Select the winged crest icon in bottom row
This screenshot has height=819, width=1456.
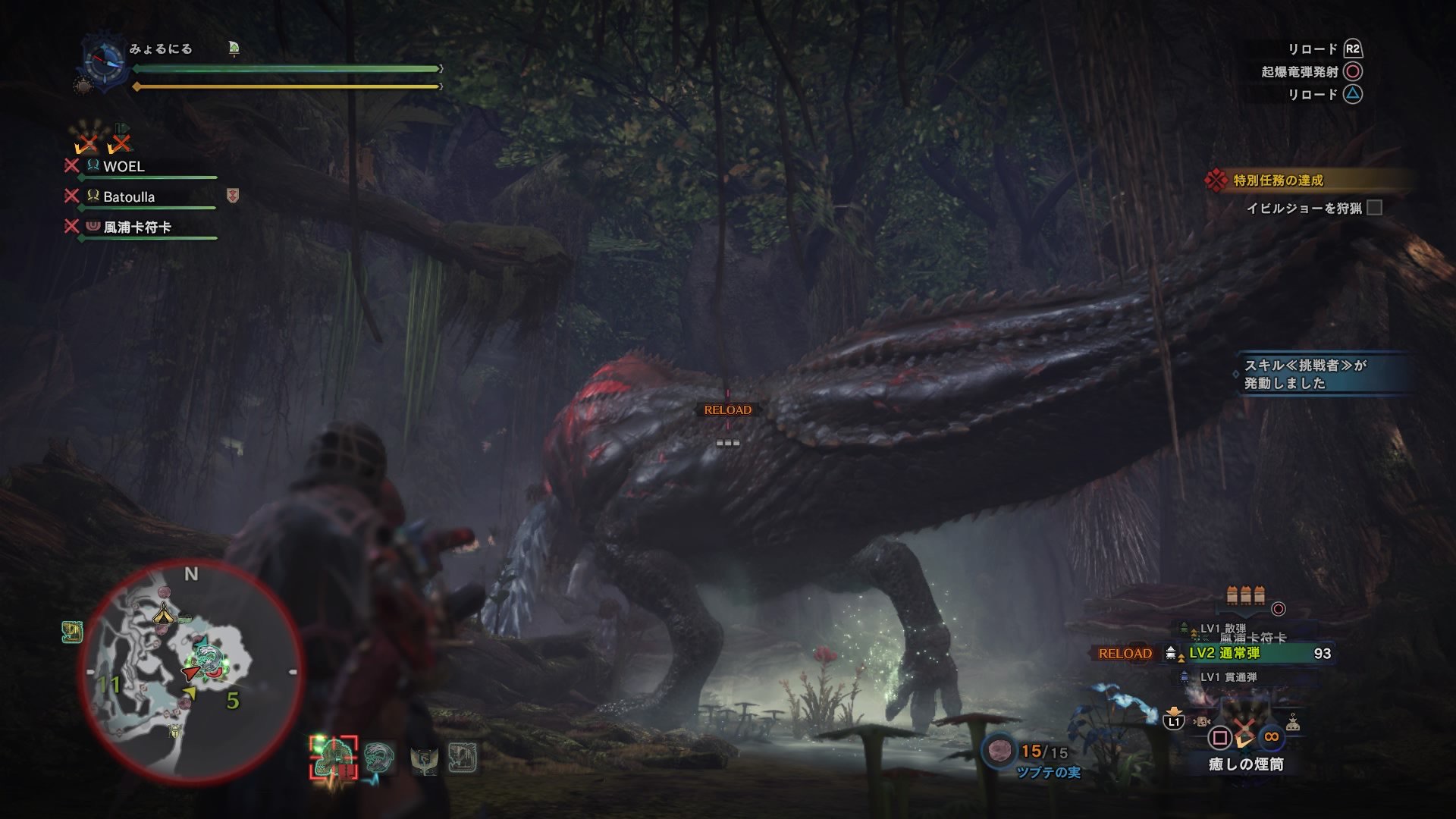pos(424,758)
